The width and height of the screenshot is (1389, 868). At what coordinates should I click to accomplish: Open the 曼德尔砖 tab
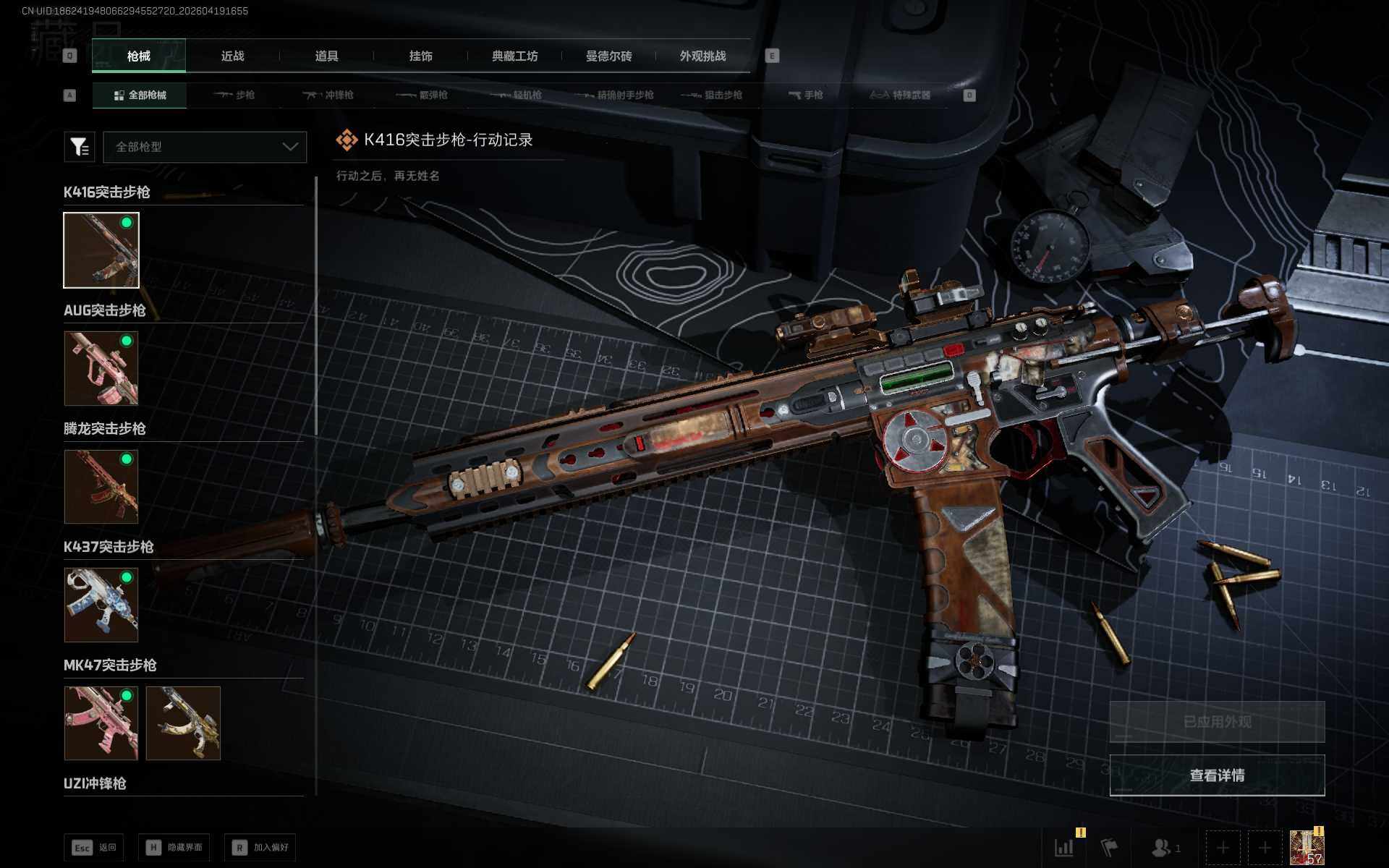point(608,56)
